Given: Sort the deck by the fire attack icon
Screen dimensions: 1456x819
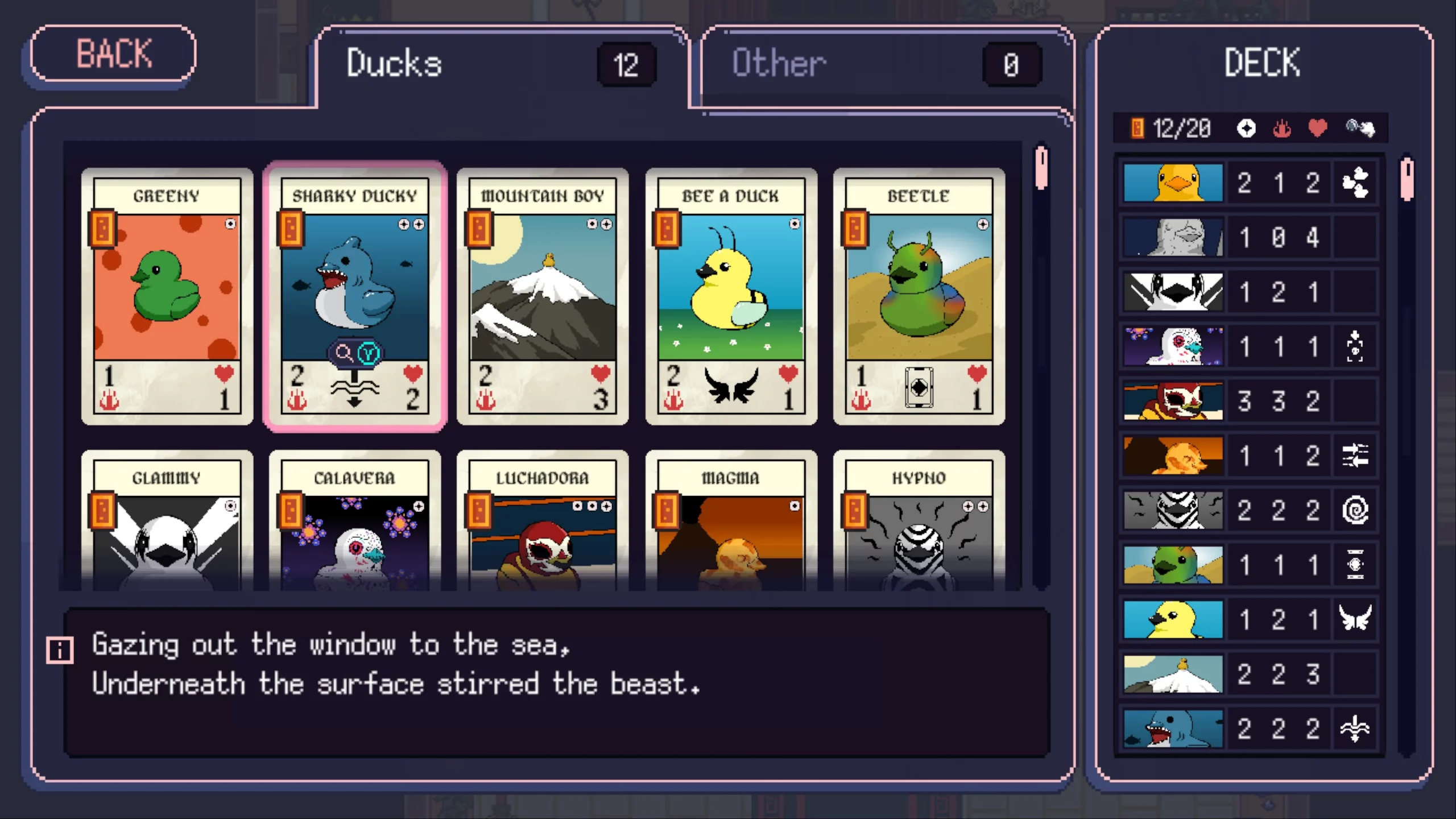Looking at the screenshot, I should 1283,129.
